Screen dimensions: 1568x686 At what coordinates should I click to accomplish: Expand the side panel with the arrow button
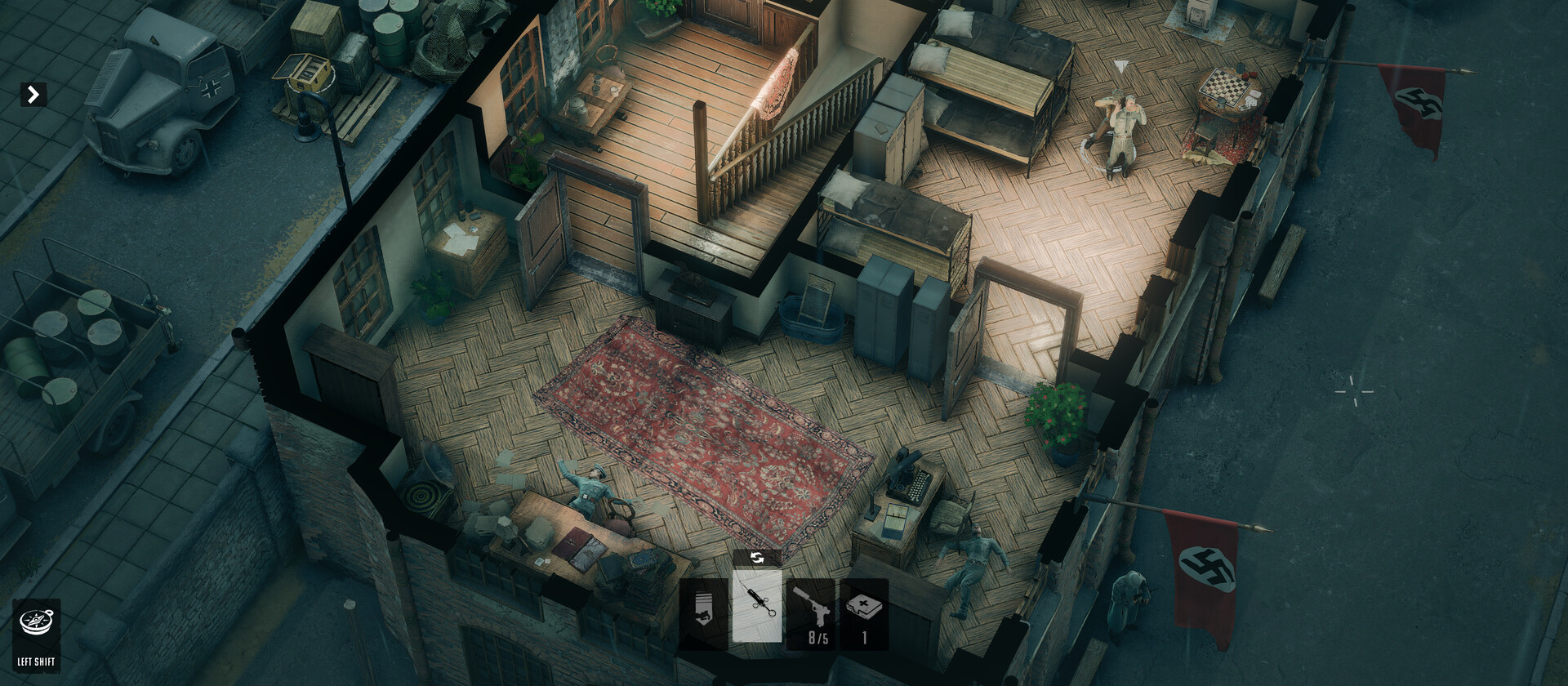pos(33,95)
